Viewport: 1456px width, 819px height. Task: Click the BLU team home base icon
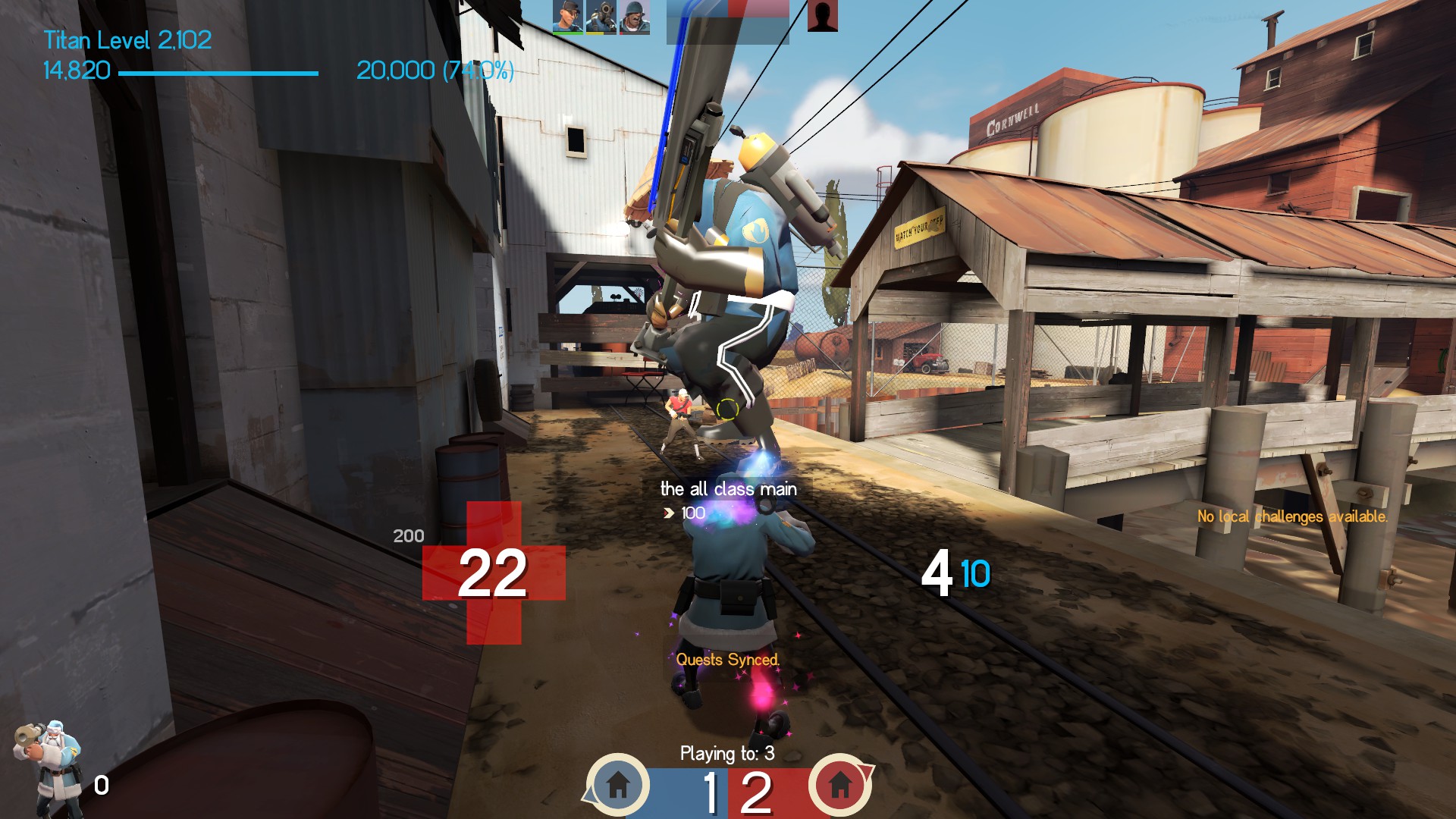[x=618, y=785]
